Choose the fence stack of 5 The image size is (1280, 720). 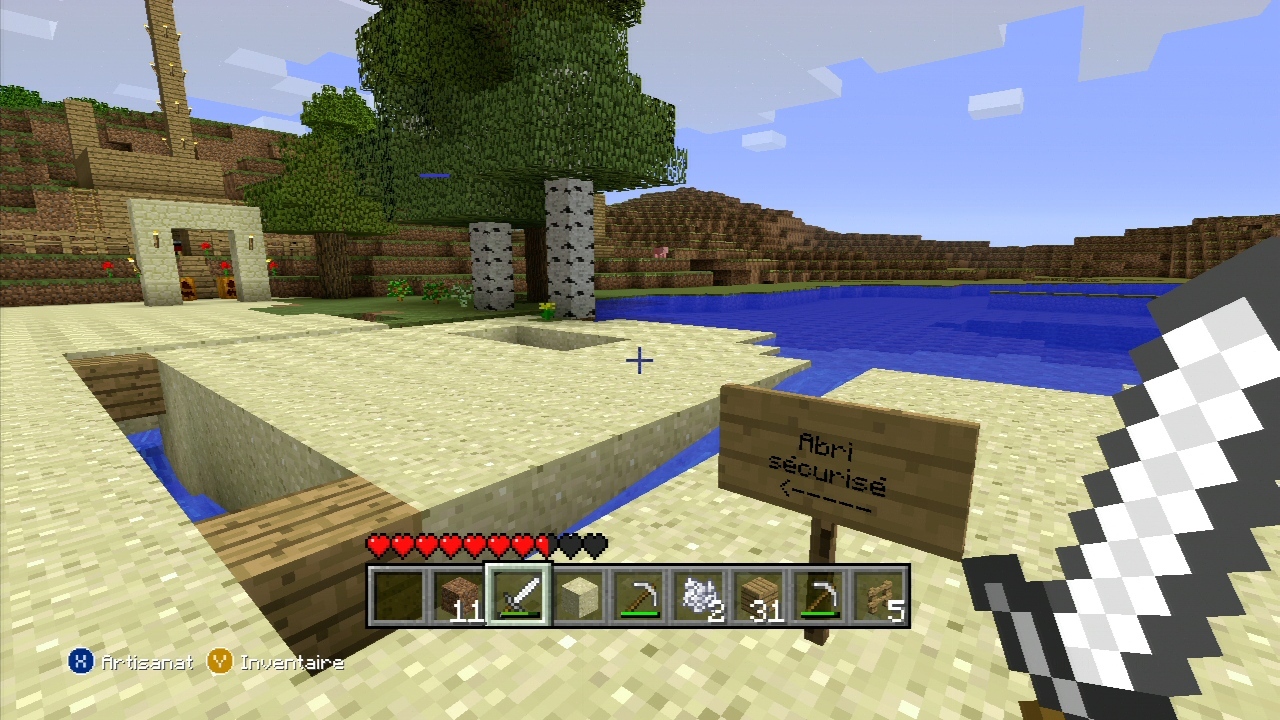[880, 597]
